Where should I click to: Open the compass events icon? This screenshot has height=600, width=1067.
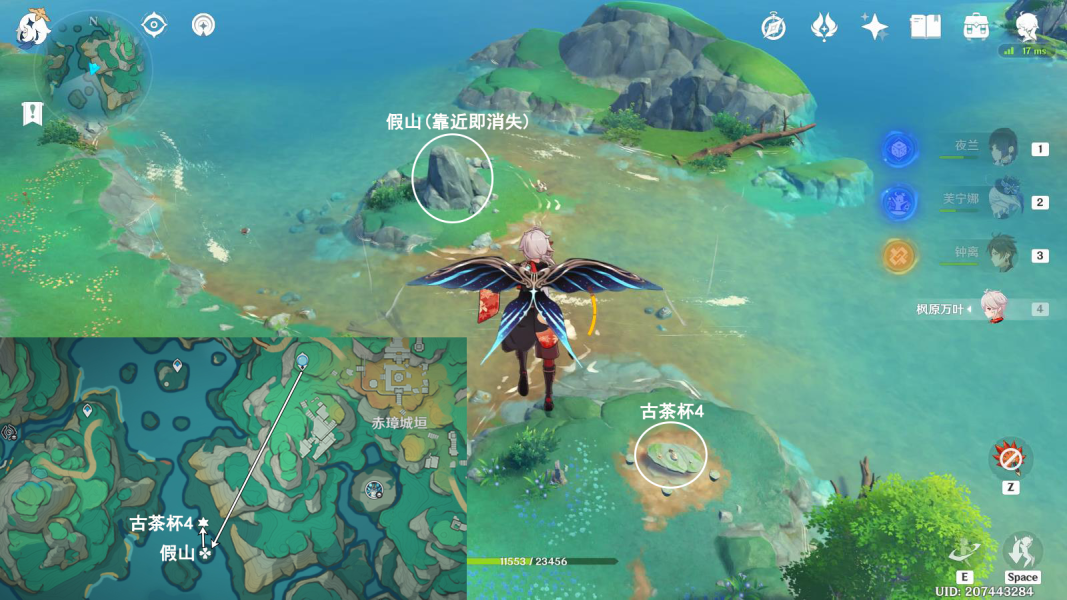point(773,27)
